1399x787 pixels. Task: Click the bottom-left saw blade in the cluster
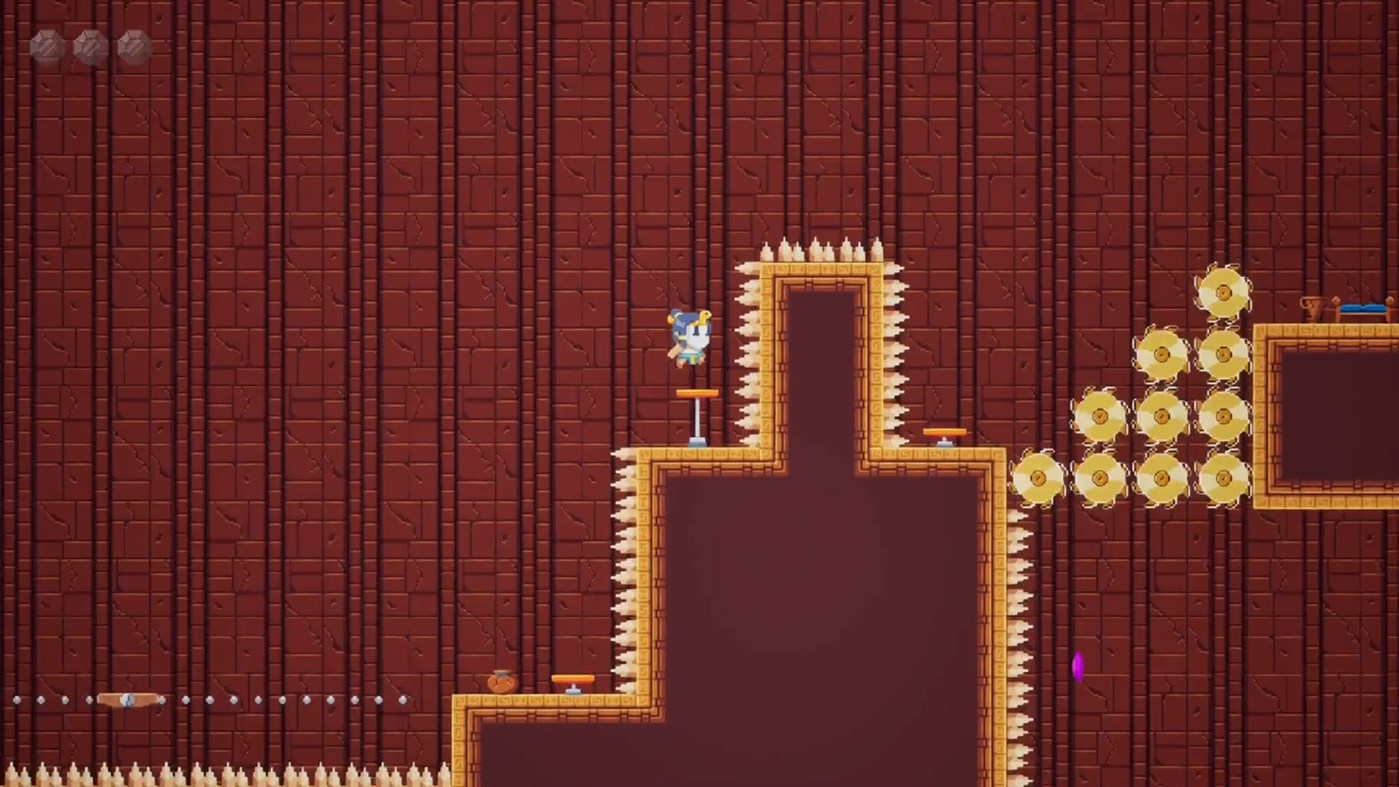tap(1037, 478)
